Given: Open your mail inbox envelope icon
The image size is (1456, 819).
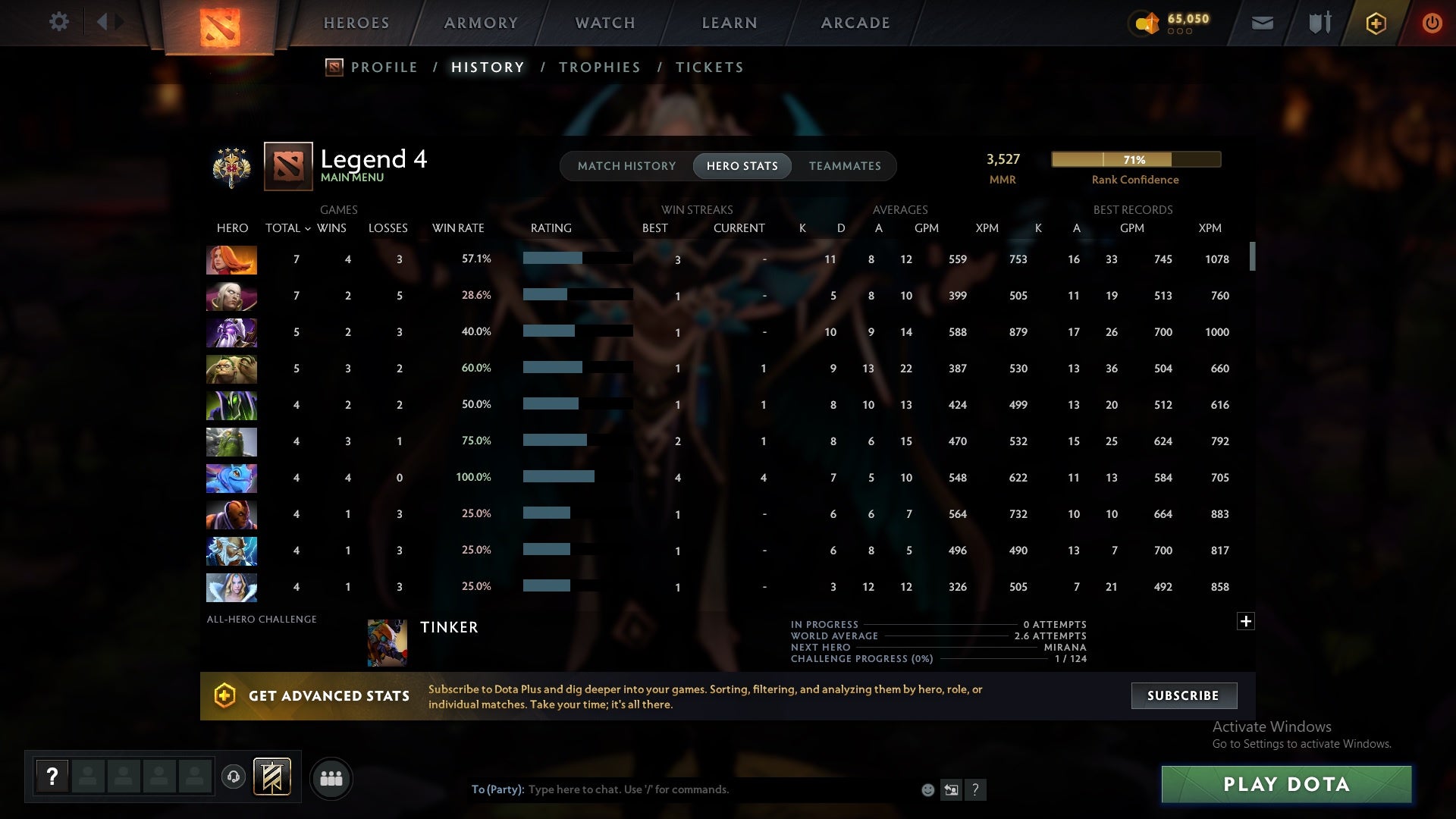Looking at the screenshot, I should (x=1262, y=23).
